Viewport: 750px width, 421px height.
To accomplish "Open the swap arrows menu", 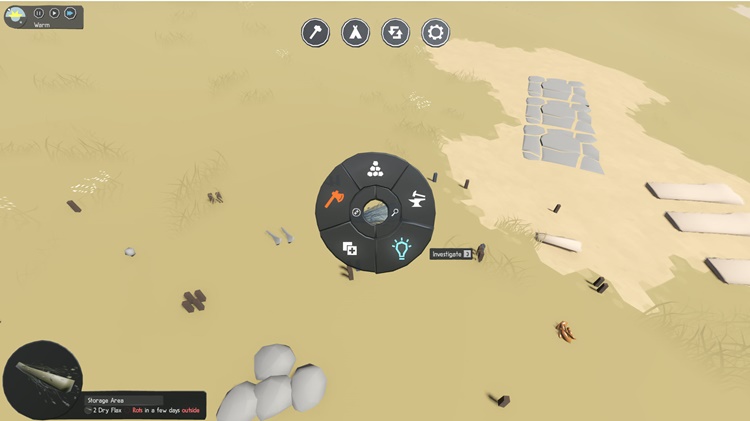I will click(396, 32).
